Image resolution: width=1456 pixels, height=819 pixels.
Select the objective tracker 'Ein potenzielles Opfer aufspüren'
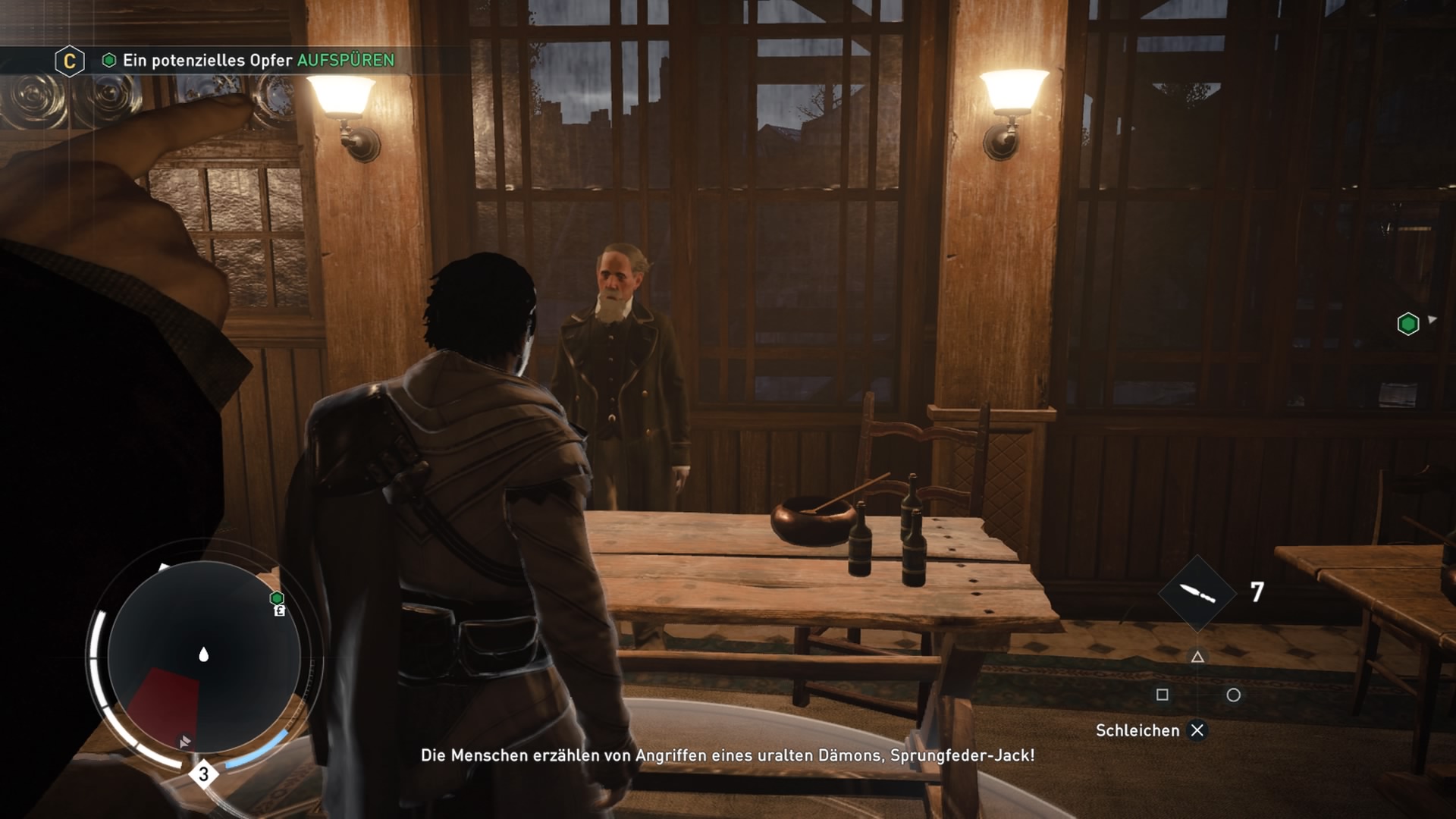tap(258, 61)
